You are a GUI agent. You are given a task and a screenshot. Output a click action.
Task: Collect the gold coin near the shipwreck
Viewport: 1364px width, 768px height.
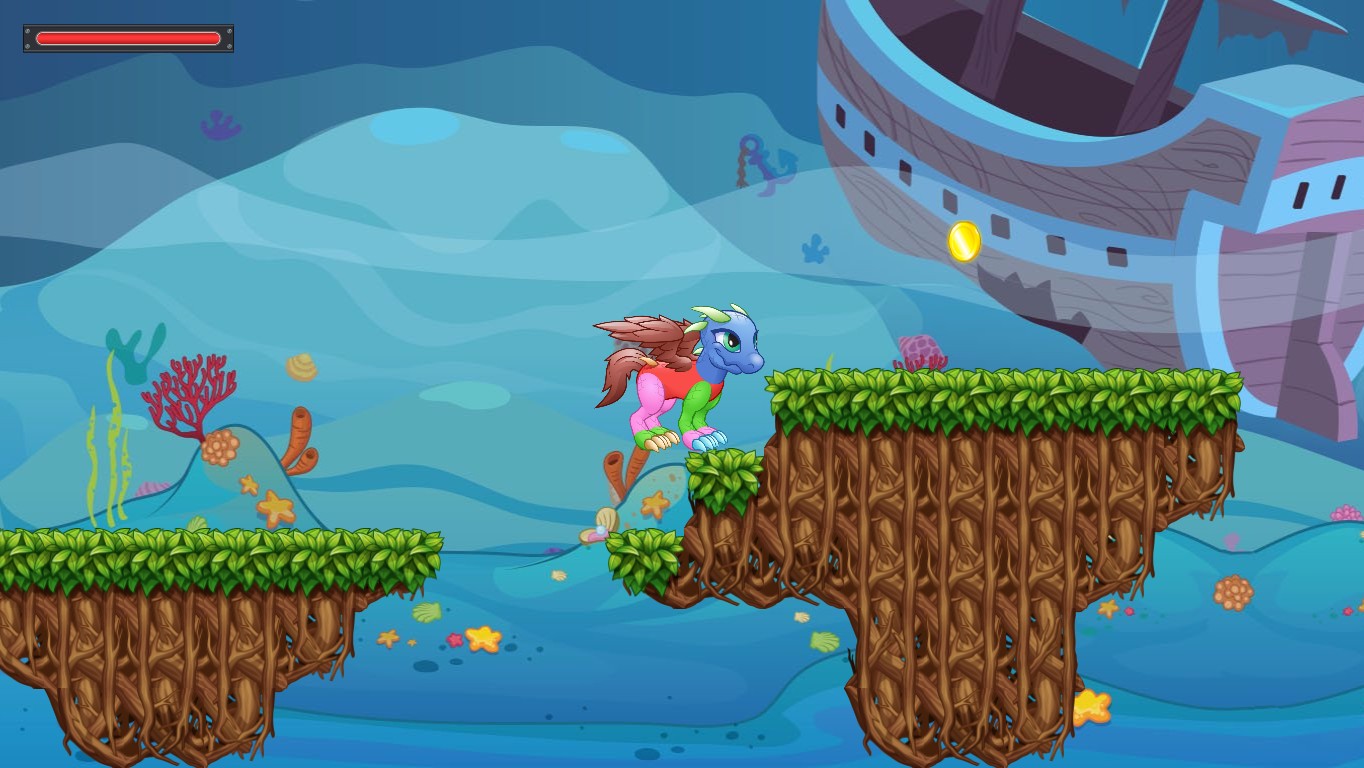965,240
